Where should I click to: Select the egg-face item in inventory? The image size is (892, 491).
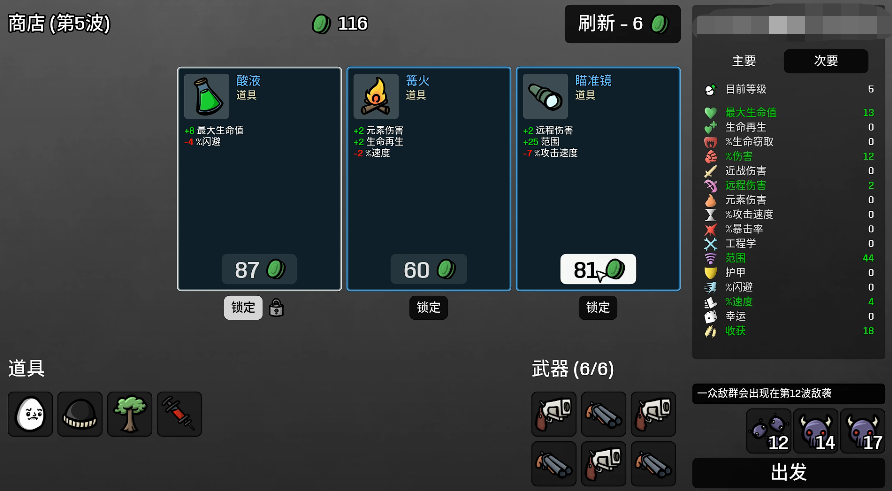31,414
